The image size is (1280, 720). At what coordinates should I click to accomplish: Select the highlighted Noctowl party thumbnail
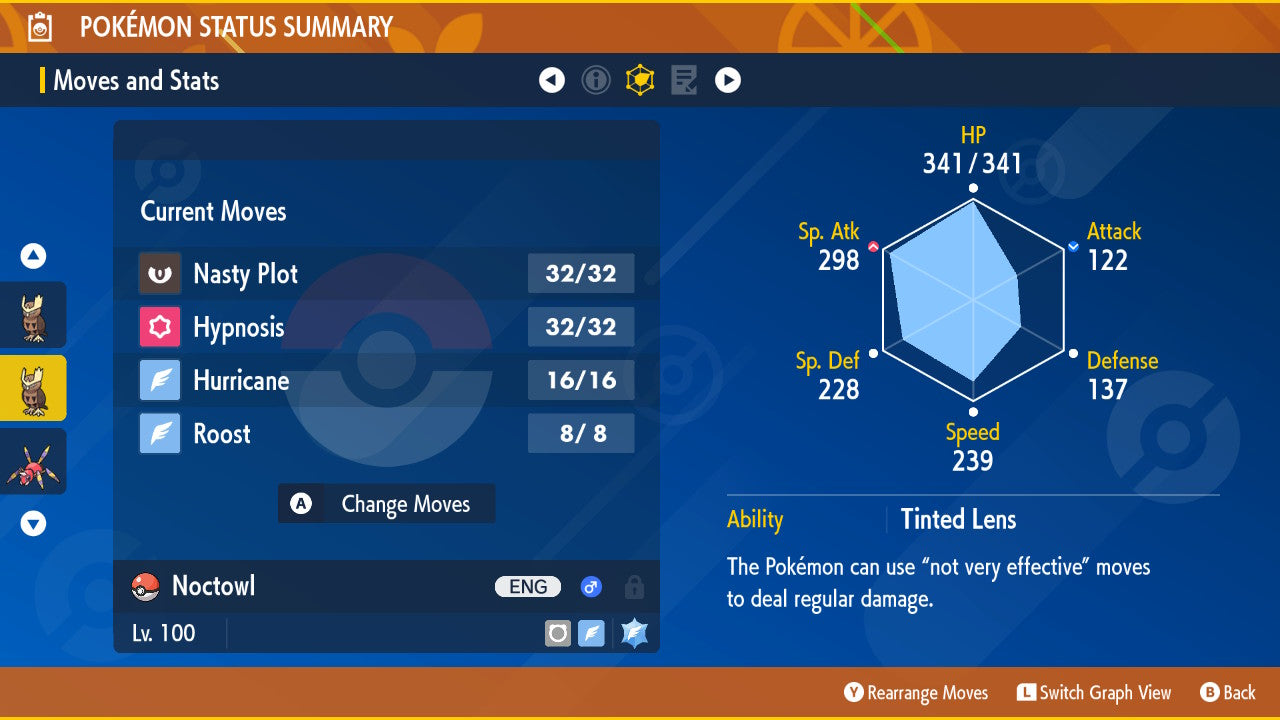(33, 388)
